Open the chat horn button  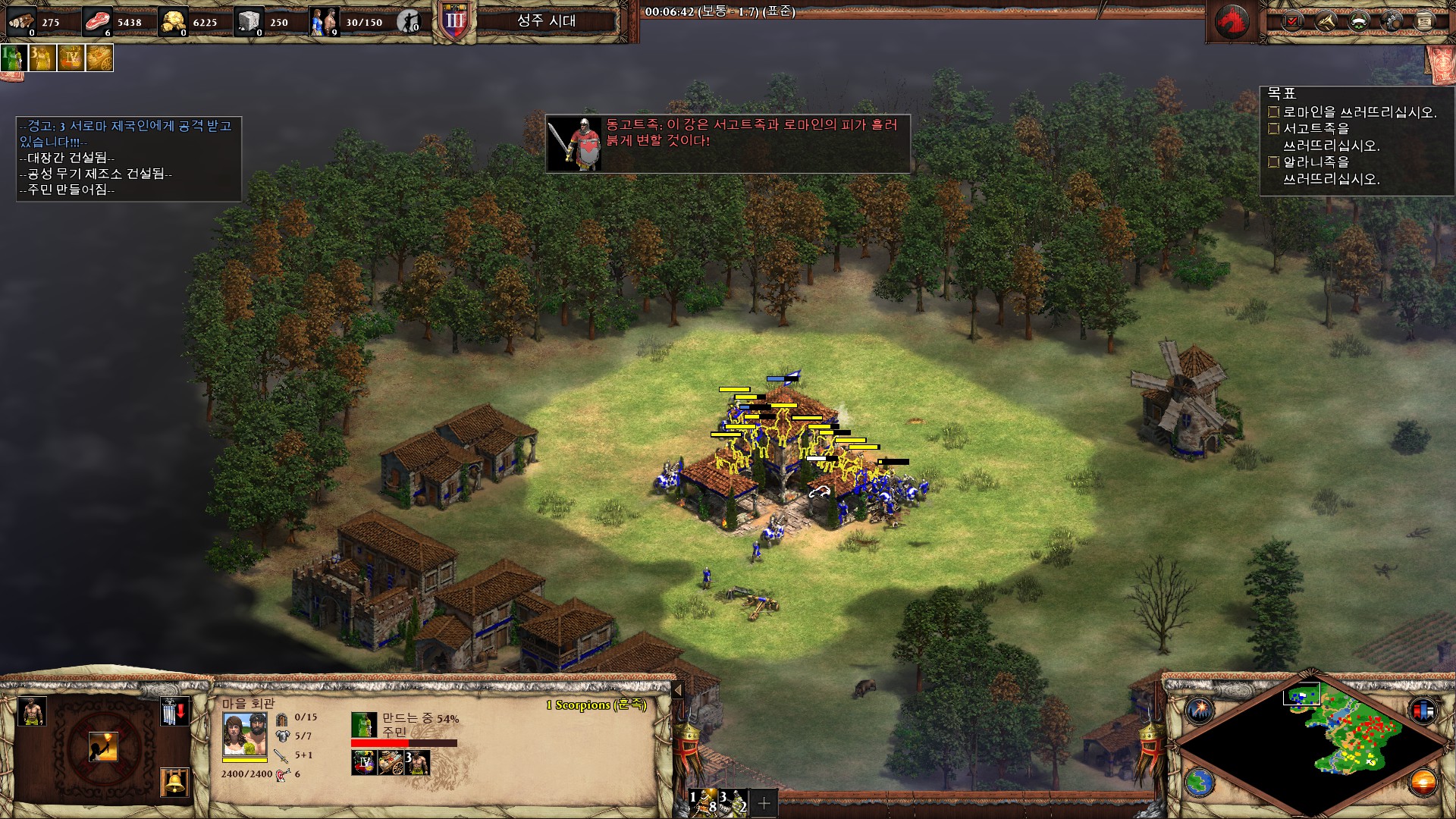tap(1325, 21)
